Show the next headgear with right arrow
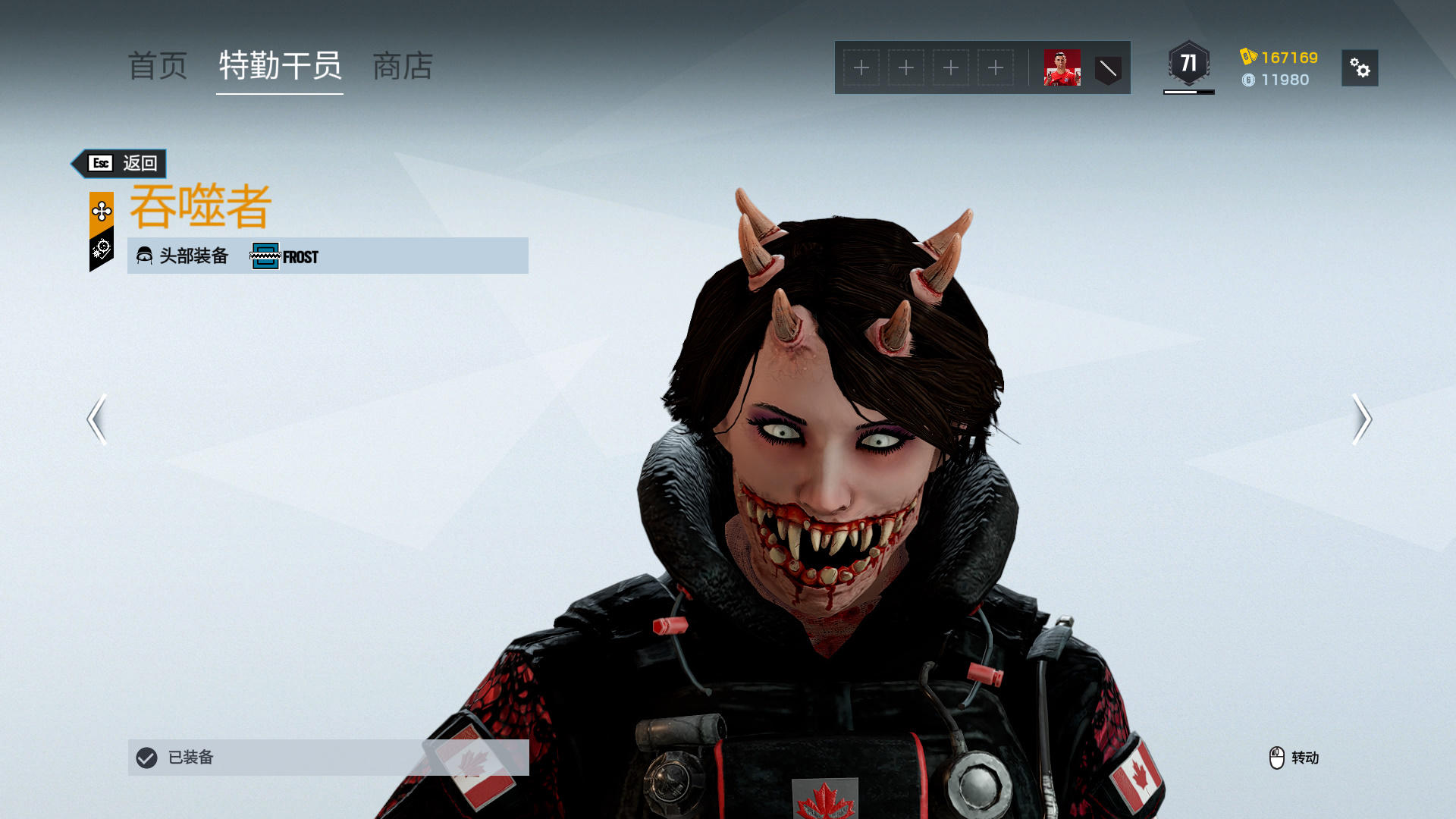The width and height of the screenshot is (1456, 819). (x=1361, y=419)
